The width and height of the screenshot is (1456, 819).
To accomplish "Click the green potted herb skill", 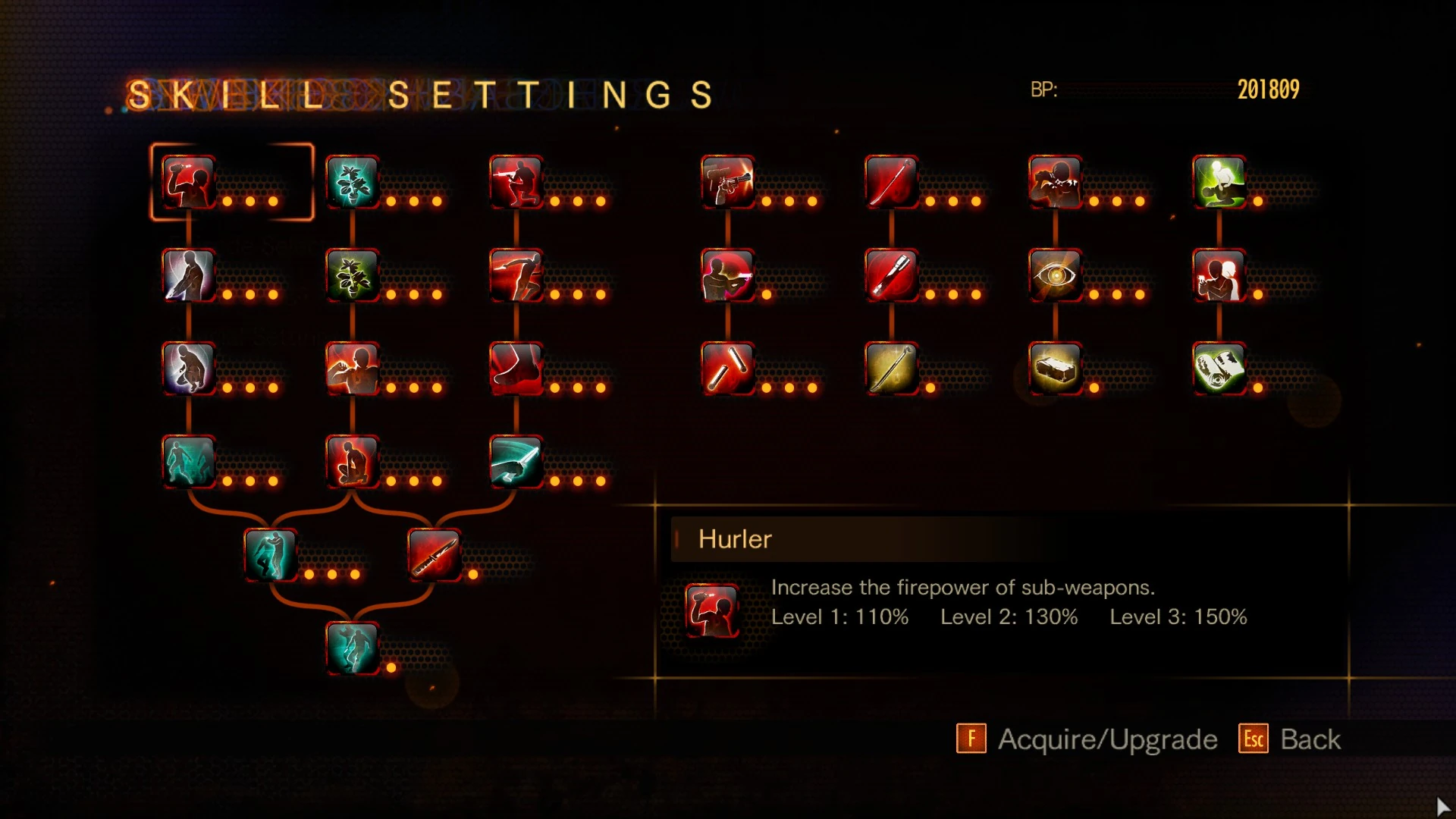I will click(x=352, y=275).
